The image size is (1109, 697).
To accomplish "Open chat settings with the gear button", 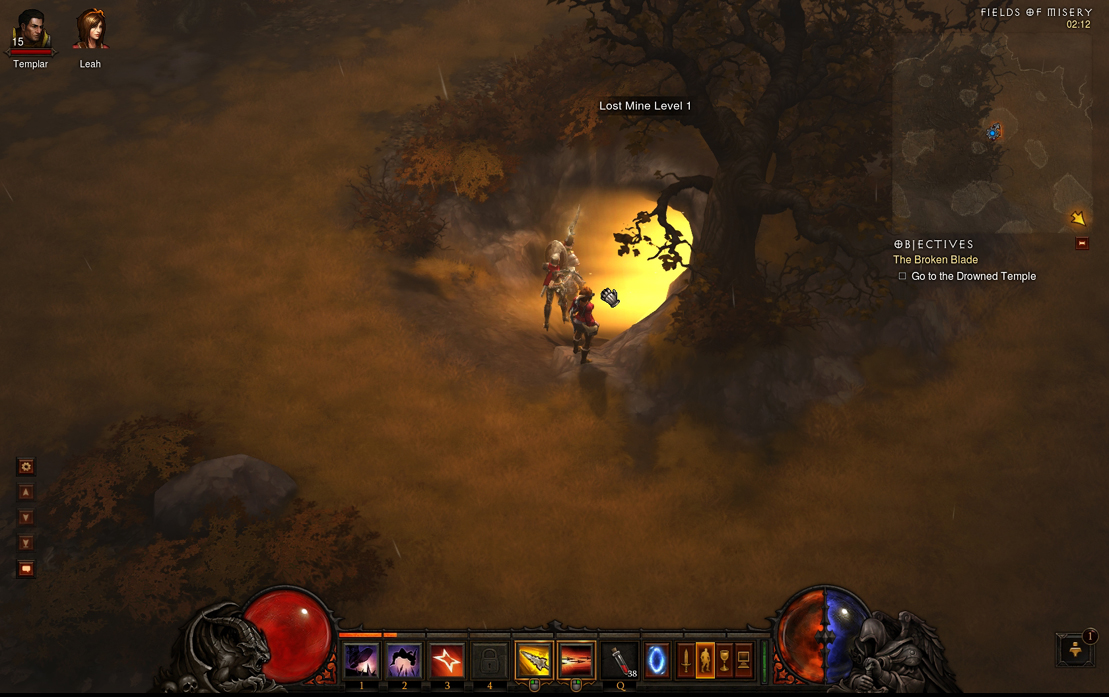I will [x=26, y=467].
